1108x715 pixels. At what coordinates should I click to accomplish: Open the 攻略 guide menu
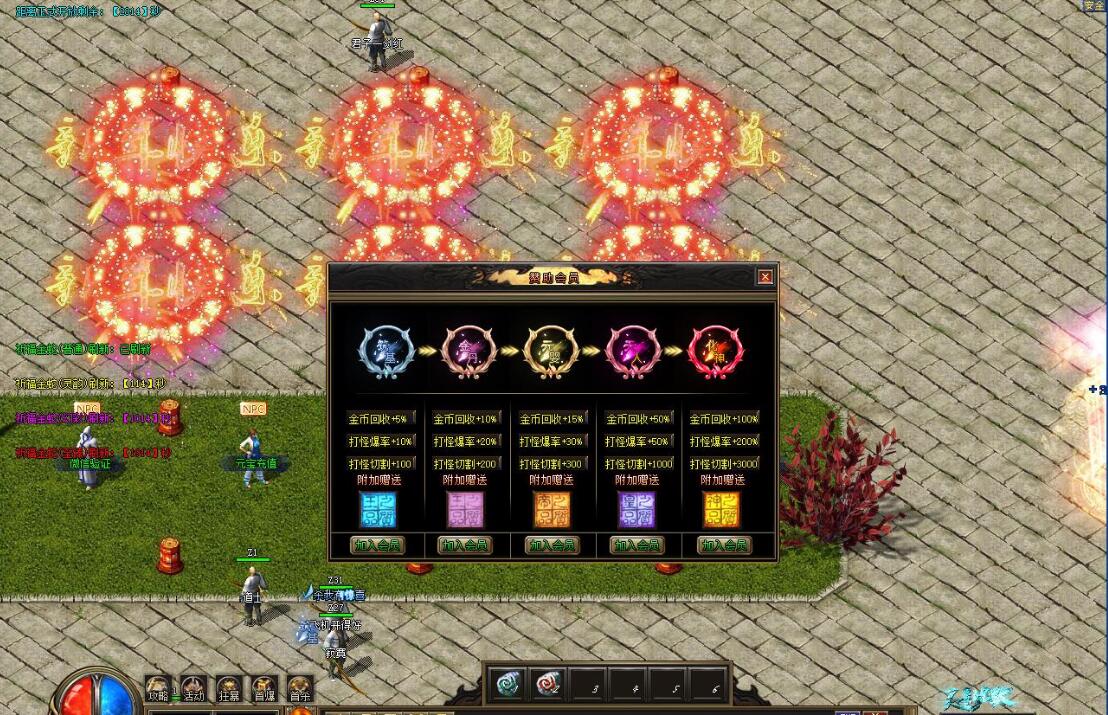click(x=159, y=688)
